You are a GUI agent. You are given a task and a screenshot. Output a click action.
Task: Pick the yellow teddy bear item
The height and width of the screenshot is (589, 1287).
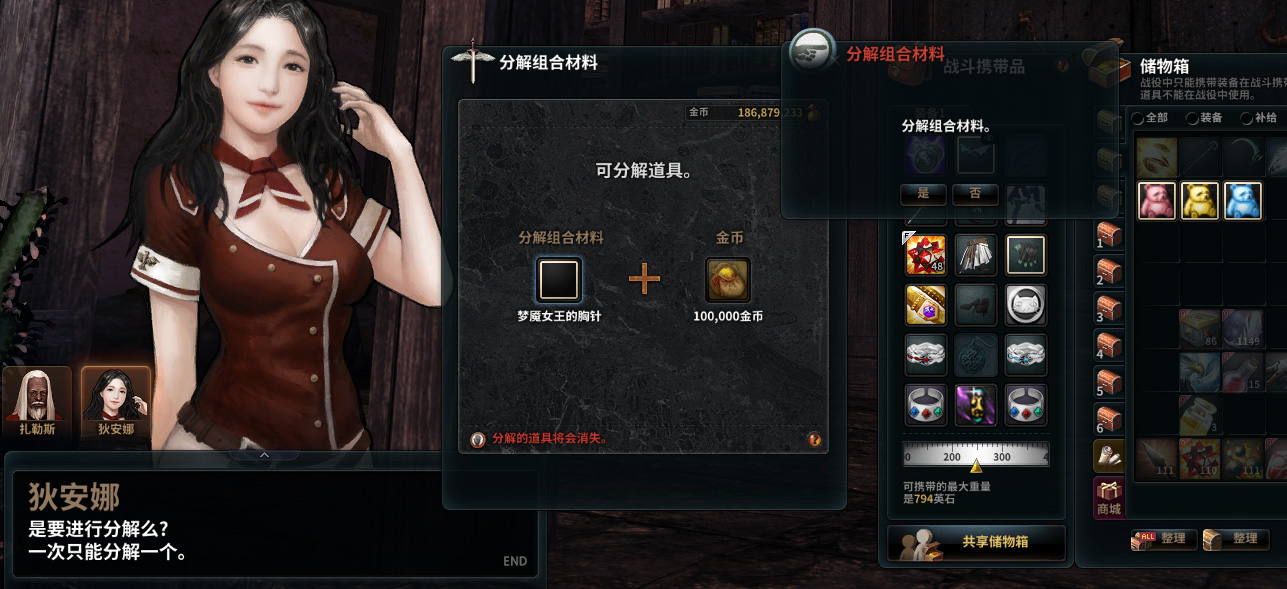[1200, 201]
